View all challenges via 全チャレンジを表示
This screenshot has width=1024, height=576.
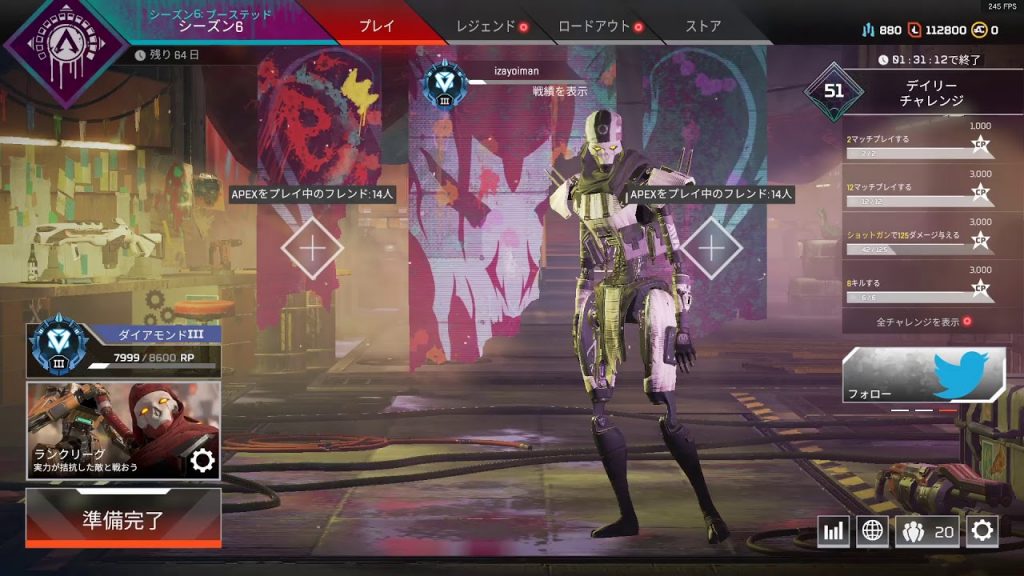click(x=922, y=322)
